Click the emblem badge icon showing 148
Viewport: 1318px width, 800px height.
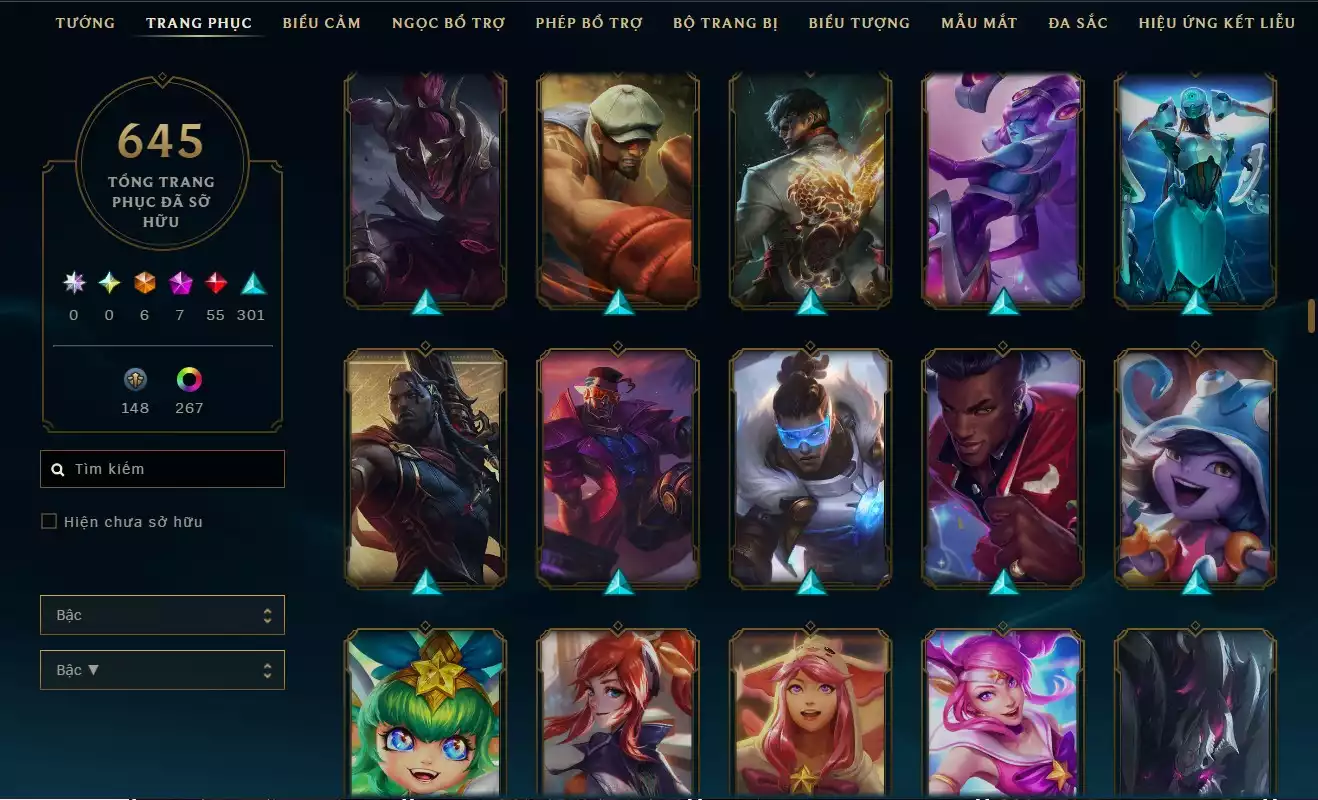pyautogui.click(x=135, y=380)
